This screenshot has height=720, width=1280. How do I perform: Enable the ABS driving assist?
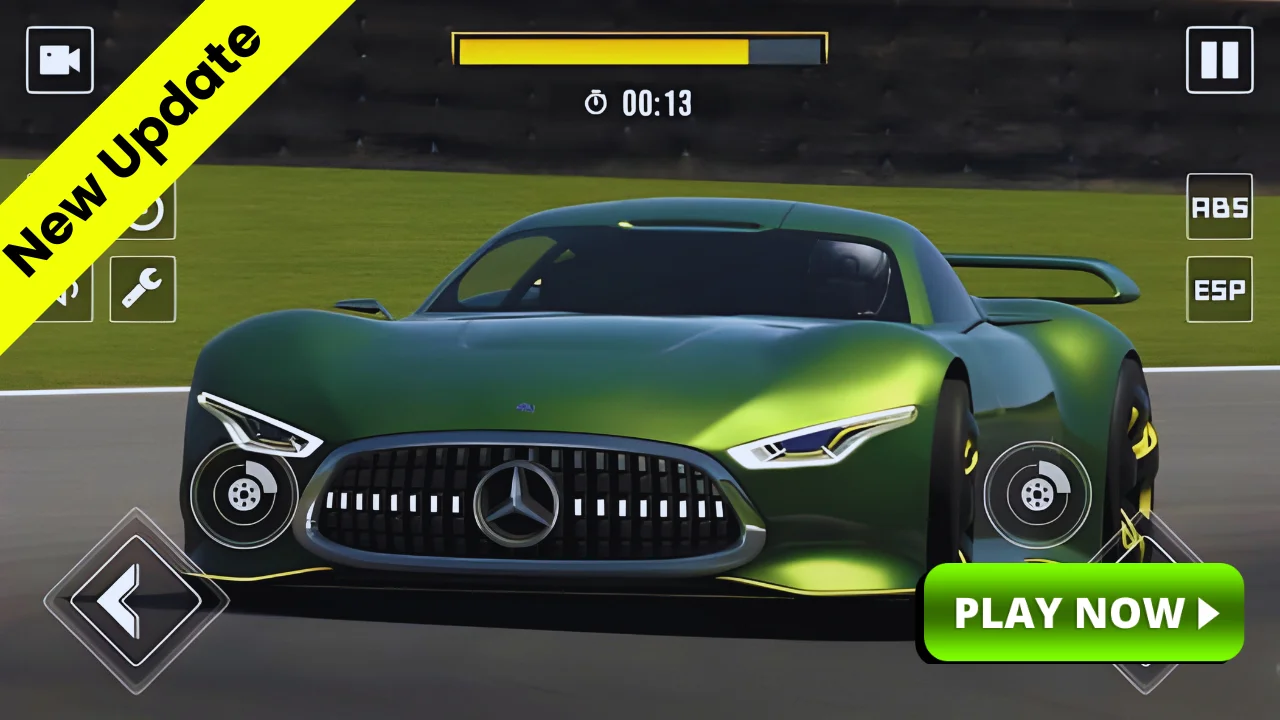point(1218,209)
